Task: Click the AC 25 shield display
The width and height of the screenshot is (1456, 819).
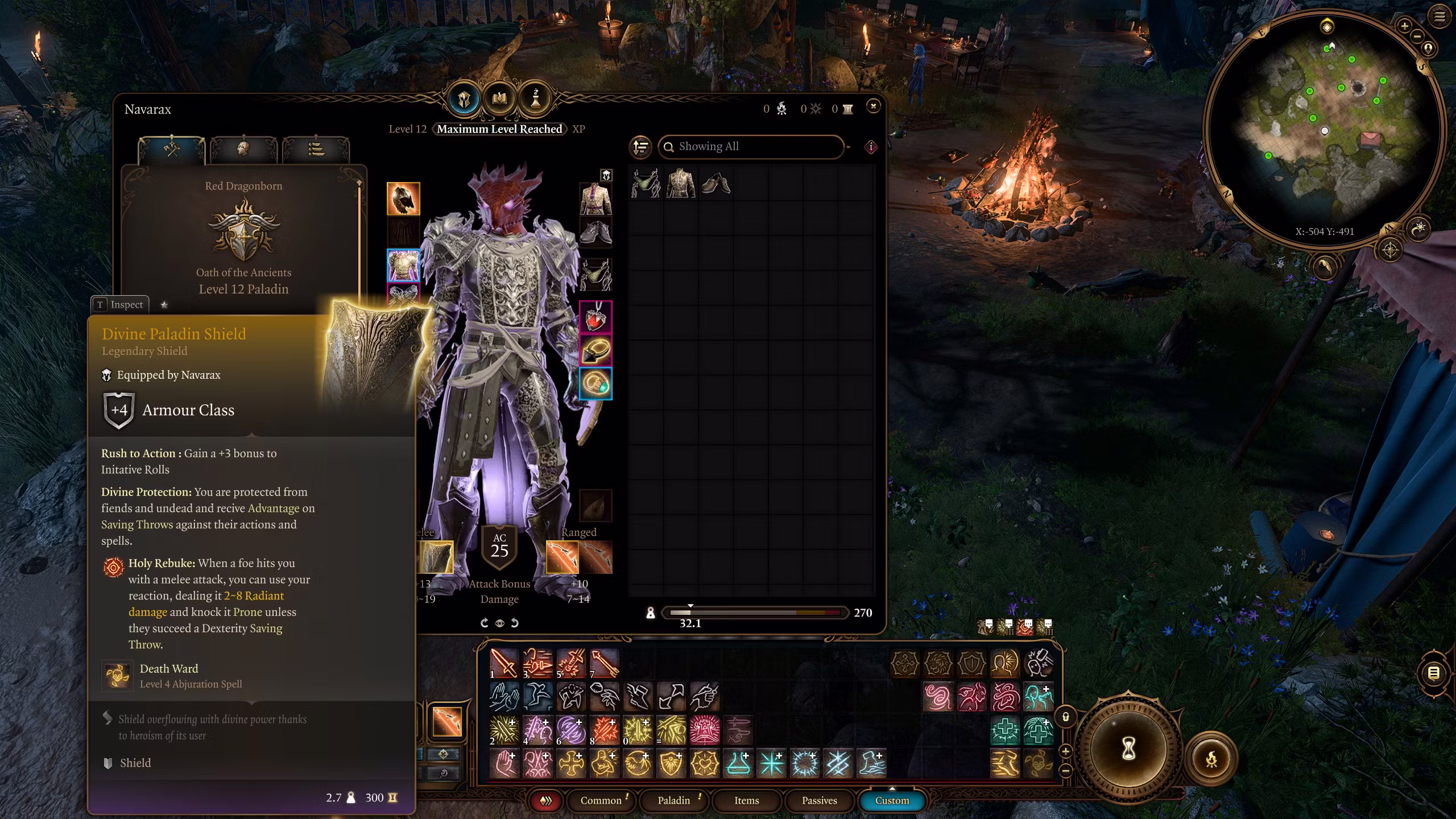Action: 499,547
